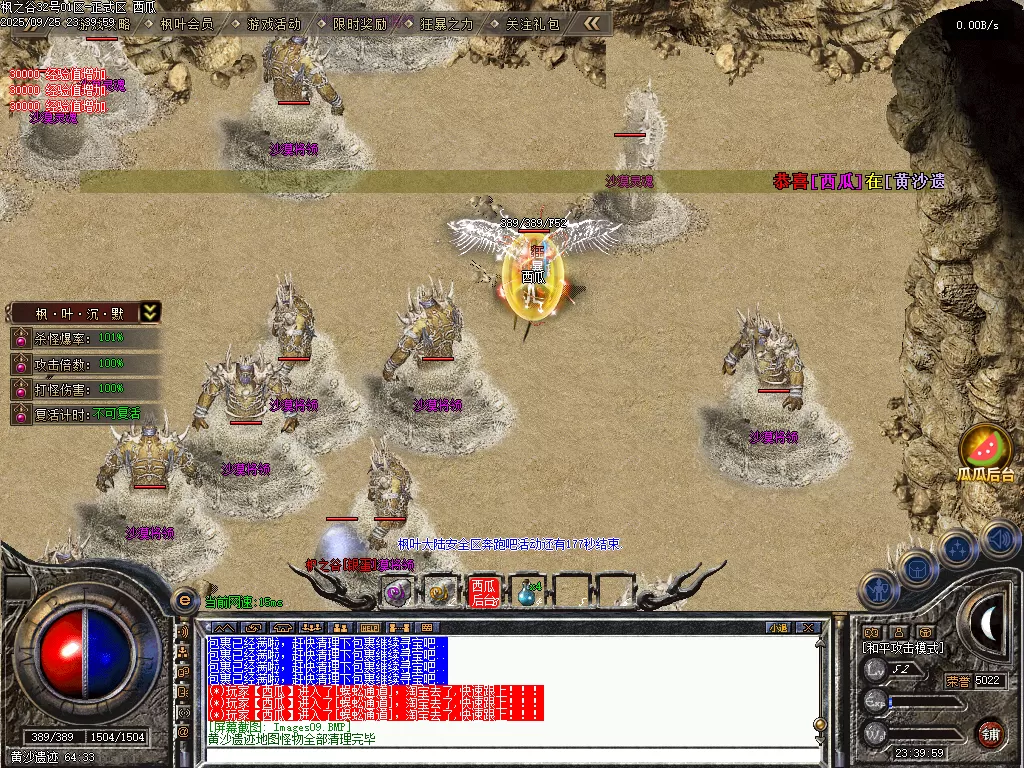Image resolution: width=1024 pixels, height=768 pixels.
Task: Open the 游戏活动 events menu
Action: pos(273,24)
